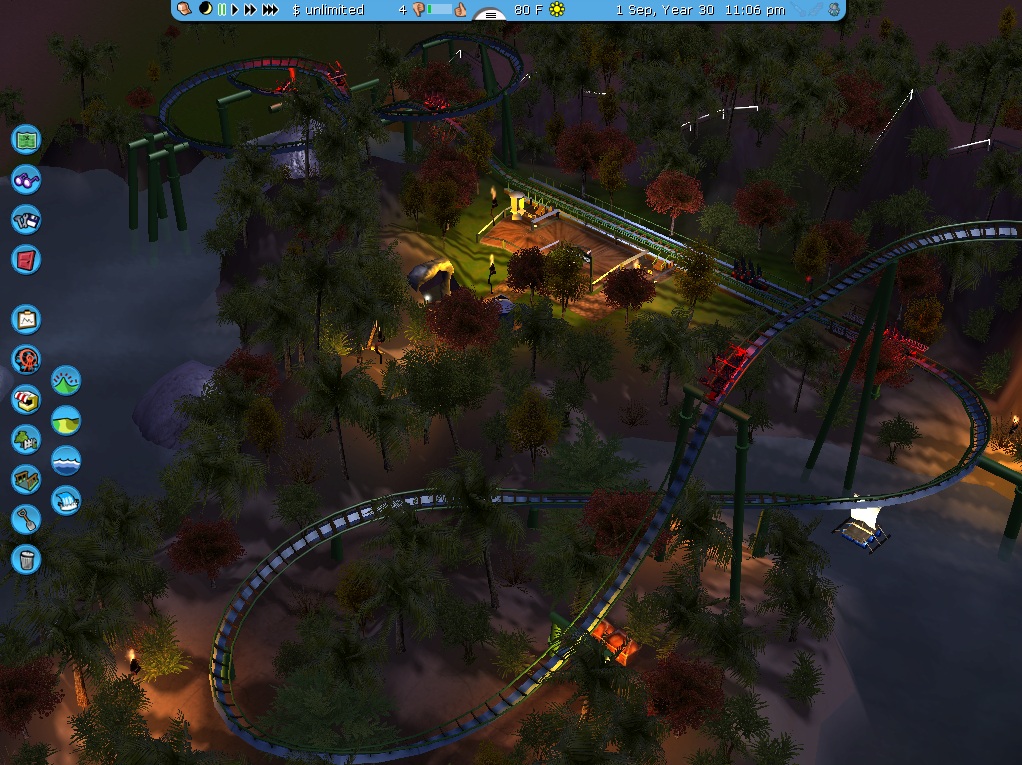Expand the top bar pull-down handle
This screenshot has height=765, width=1022.
coord(490,15)
